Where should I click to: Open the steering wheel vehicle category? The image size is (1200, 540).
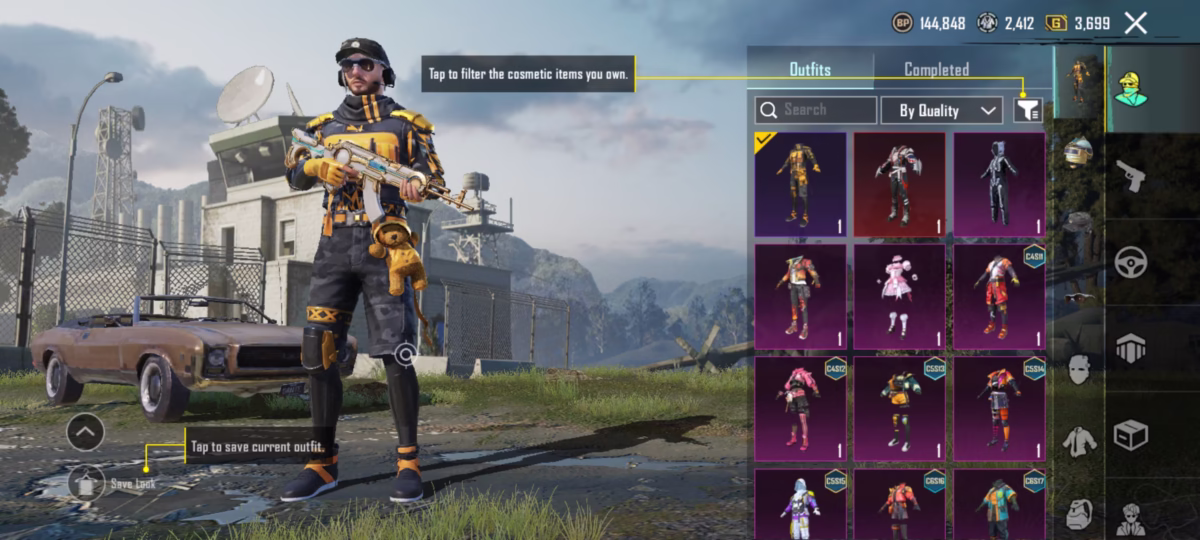coord(1131,262)
